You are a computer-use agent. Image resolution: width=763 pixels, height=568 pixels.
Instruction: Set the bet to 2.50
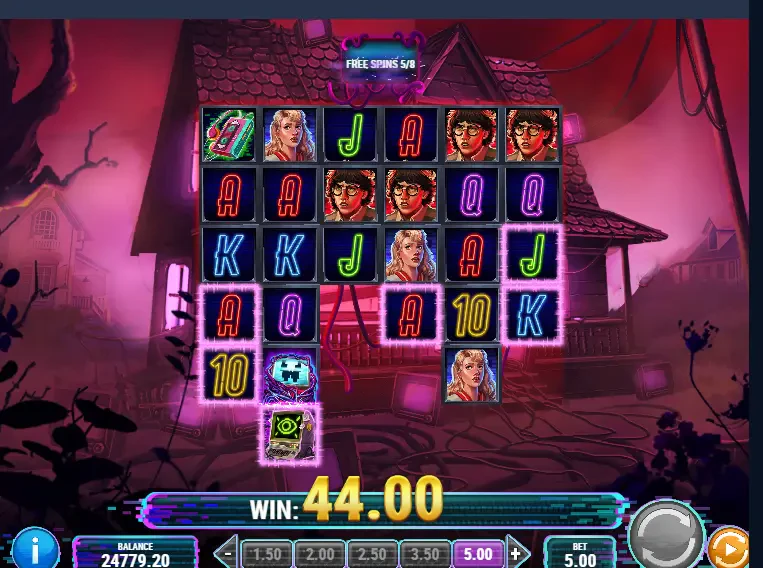[x=372, y=553]
